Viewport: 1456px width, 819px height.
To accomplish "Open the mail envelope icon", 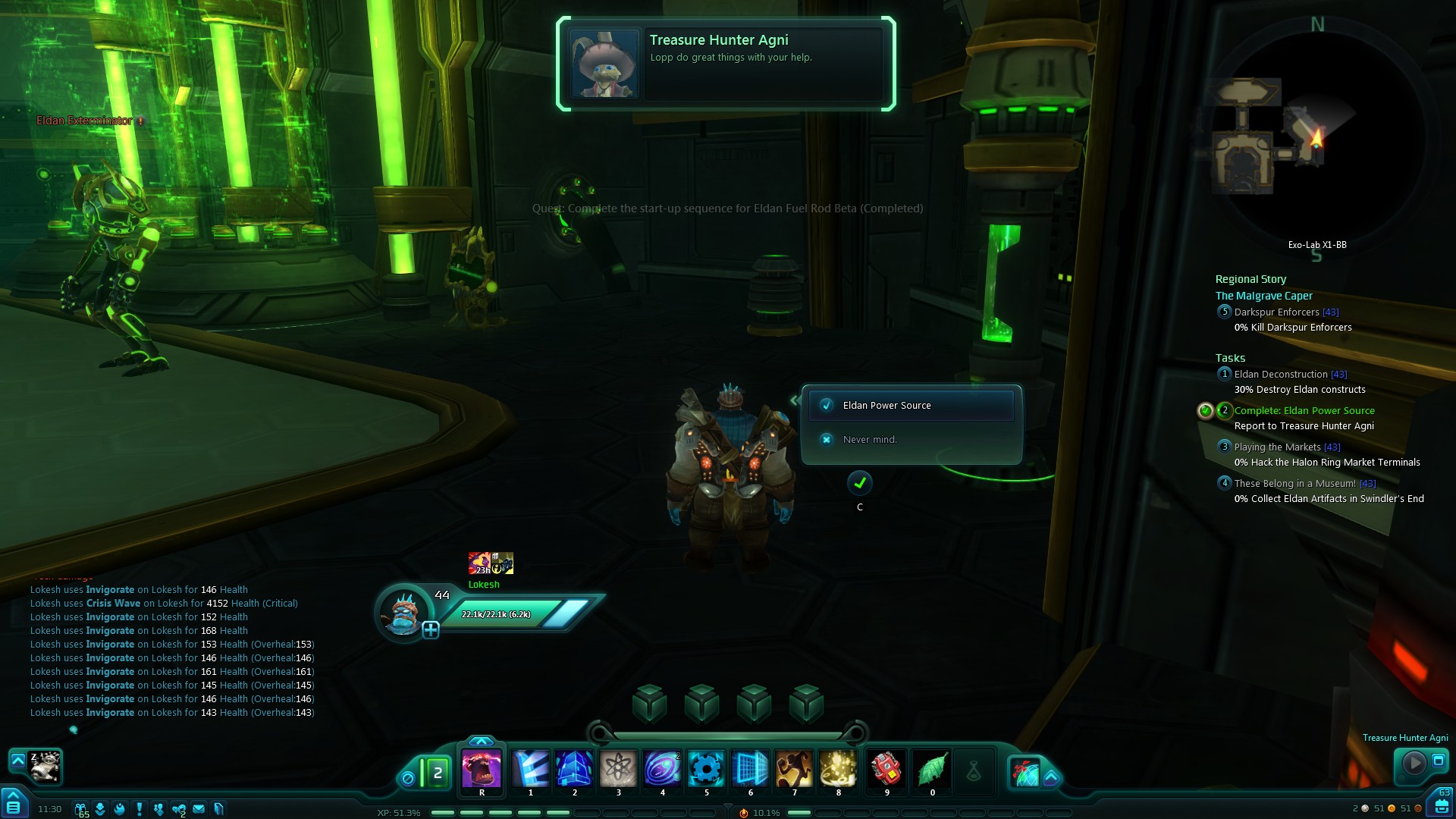I will pyautogui.click(x=199, y=809).
